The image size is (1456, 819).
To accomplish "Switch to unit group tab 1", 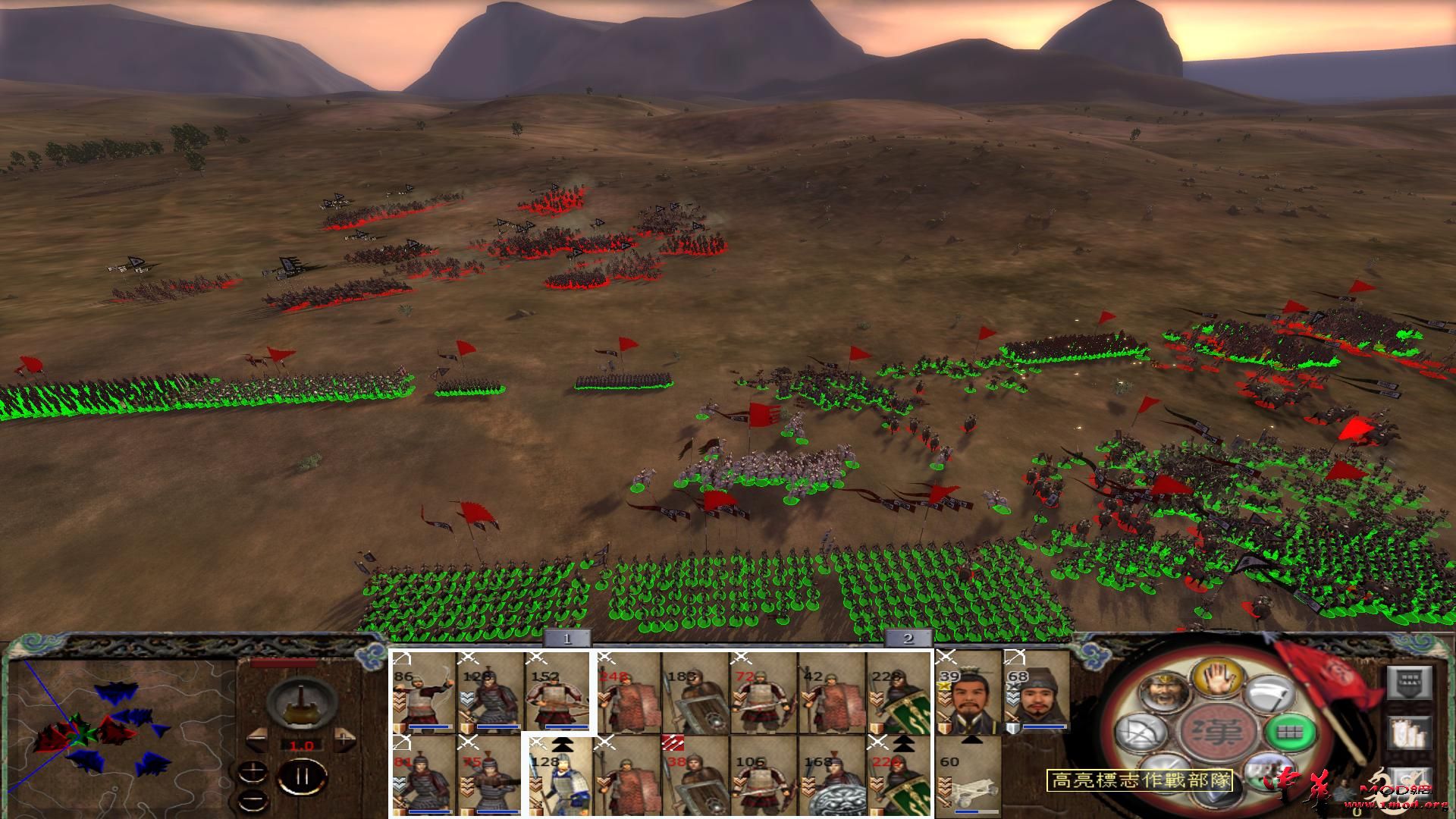I will click(567, 640).
